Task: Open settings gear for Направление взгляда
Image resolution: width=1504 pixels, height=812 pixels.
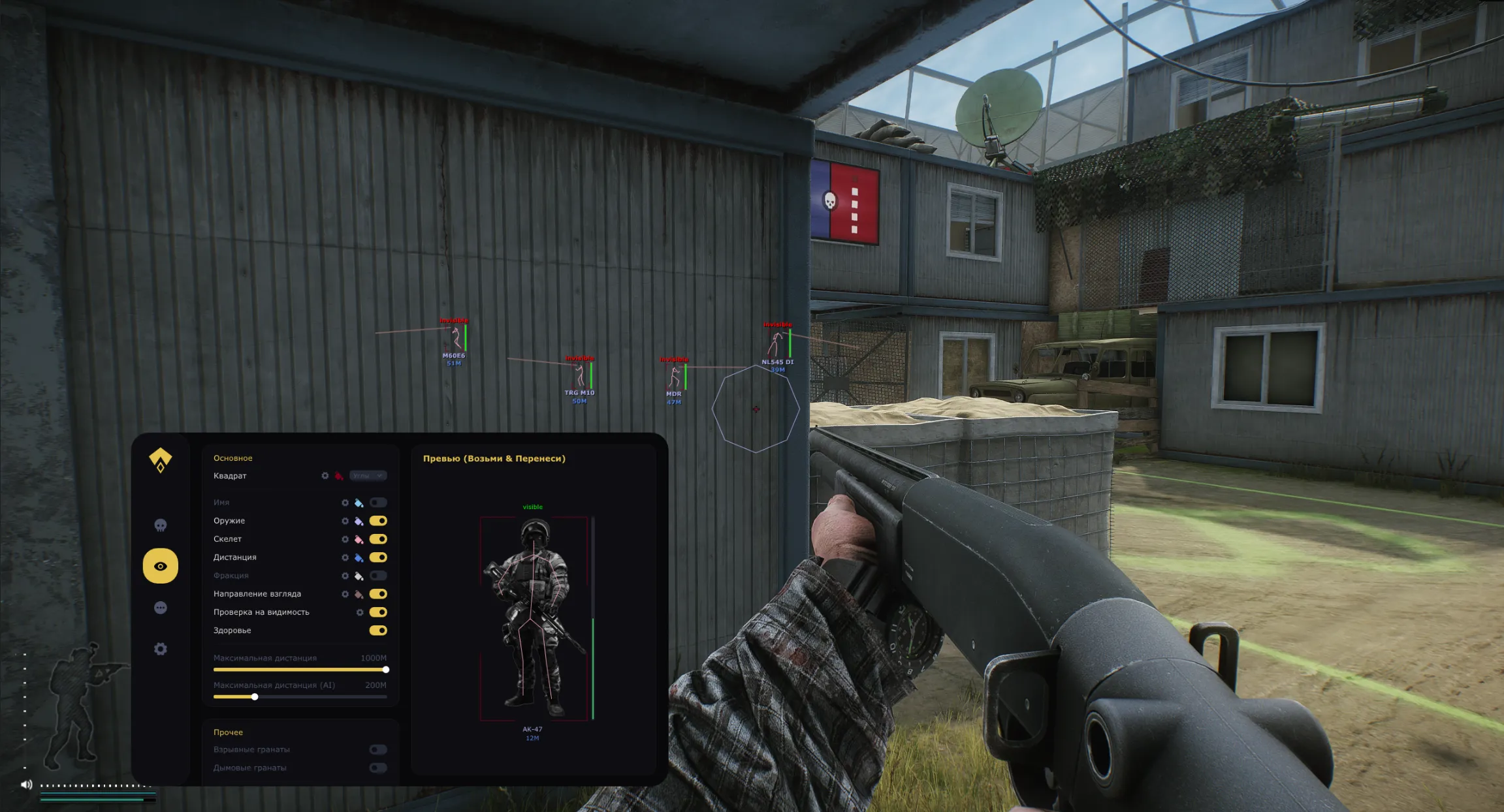Action: 345,594
